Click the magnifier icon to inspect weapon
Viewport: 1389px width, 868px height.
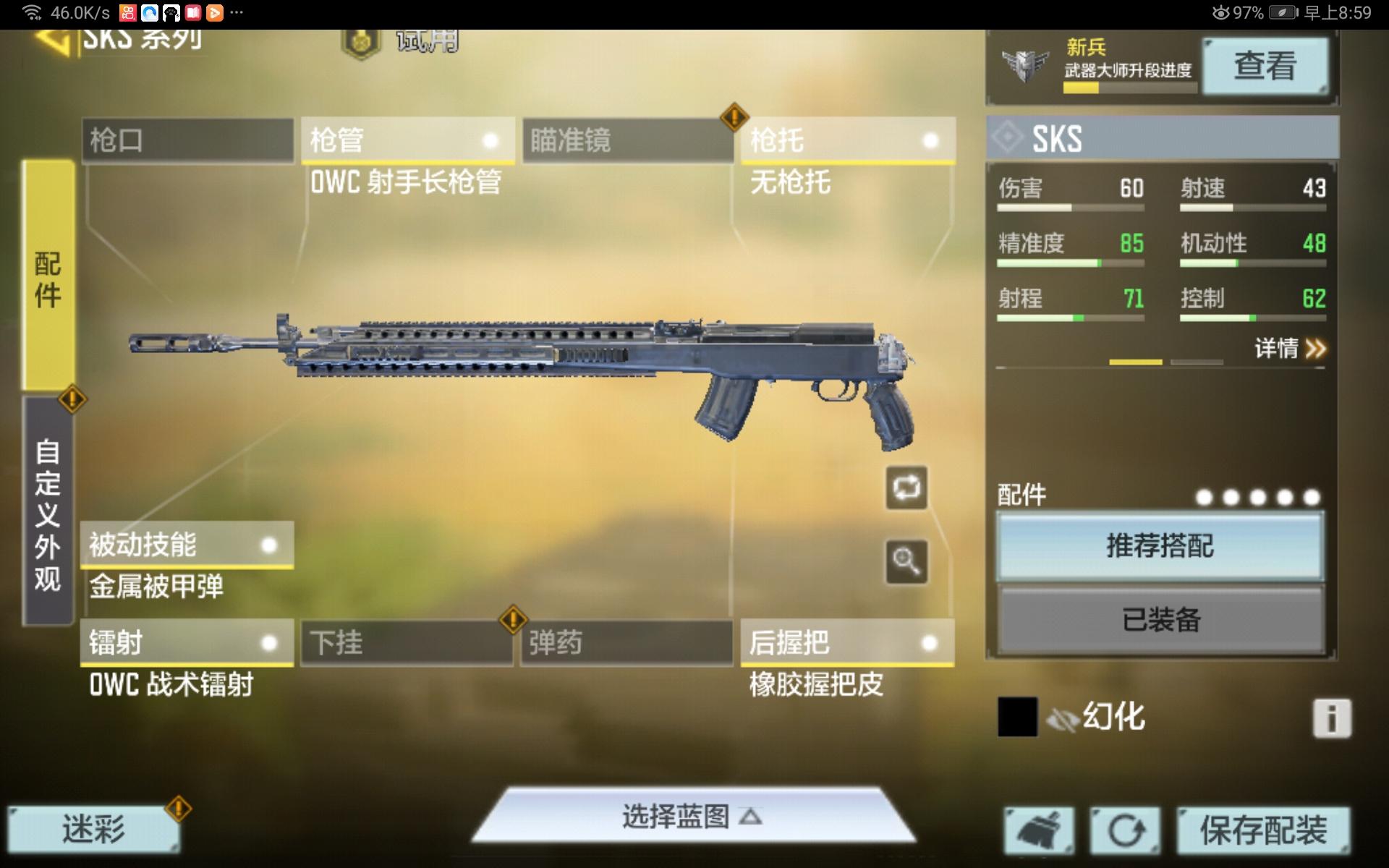pyautogui.click(x=906, y=559)
